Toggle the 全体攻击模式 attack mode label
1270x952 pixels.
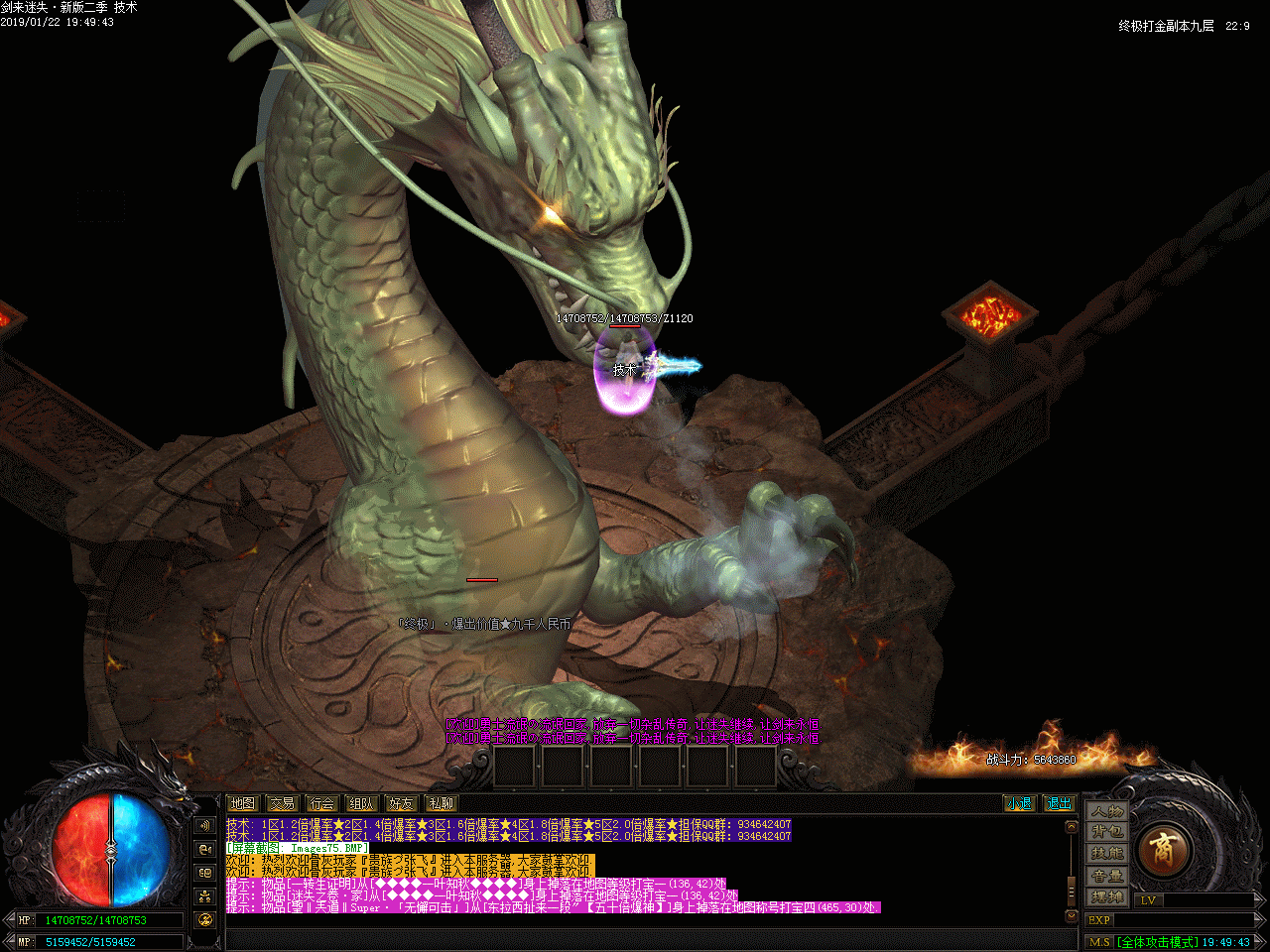click(1157, 942)
